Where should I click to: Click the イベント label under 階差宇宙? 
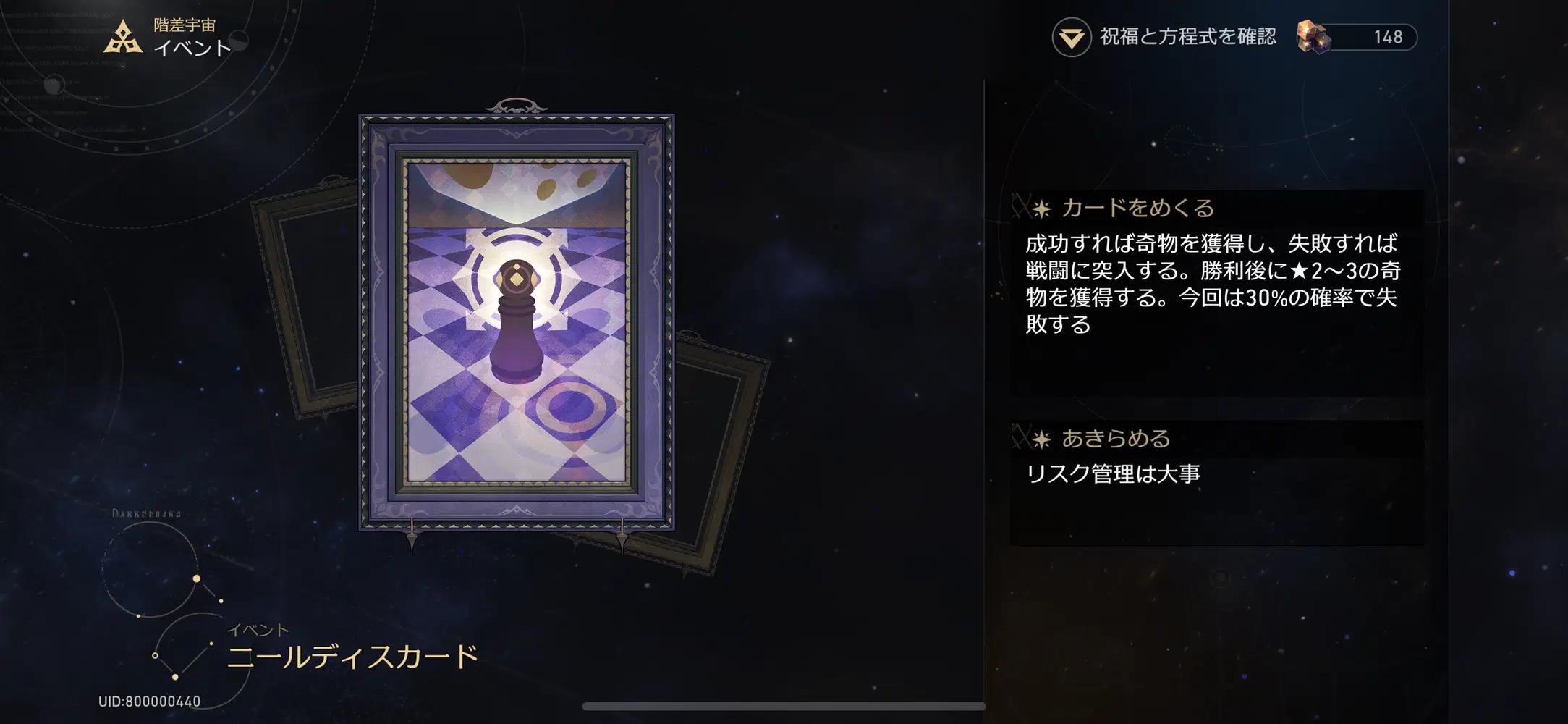click(x=190, y=48)
